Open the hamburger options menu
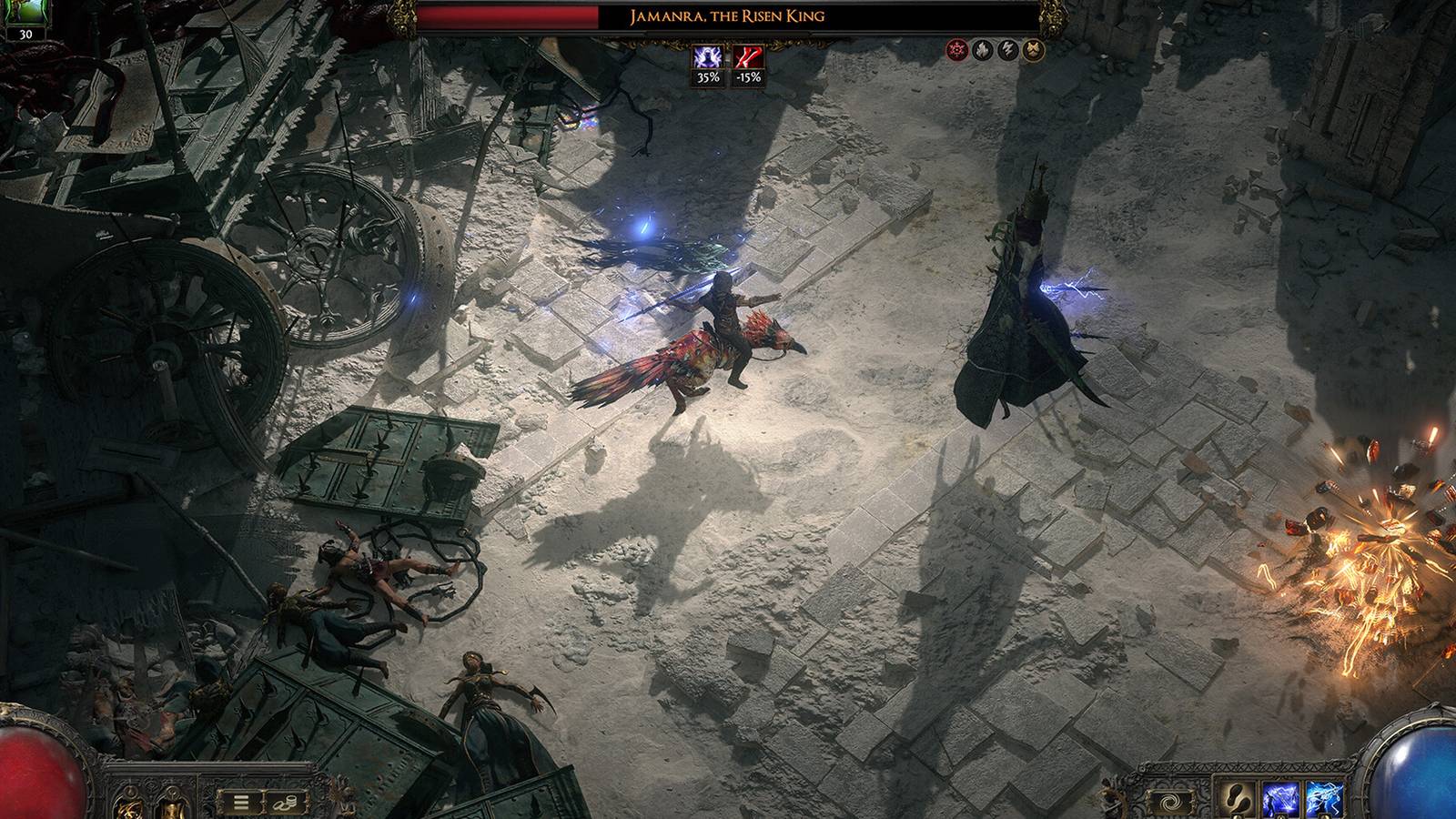Image resolution: width=1456 pixels, height=819 pixels. pos(241,802)
